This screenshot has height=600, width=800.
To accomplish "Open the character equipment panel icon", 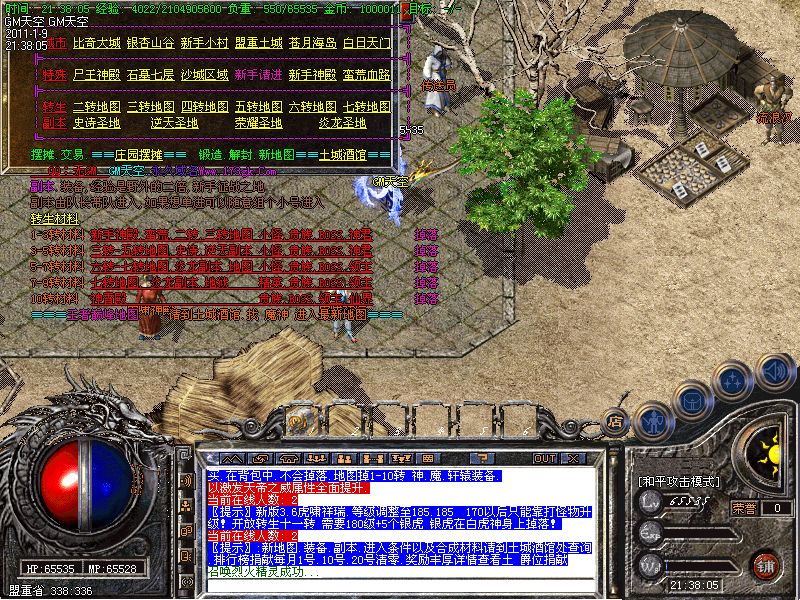I will point(653,420).
